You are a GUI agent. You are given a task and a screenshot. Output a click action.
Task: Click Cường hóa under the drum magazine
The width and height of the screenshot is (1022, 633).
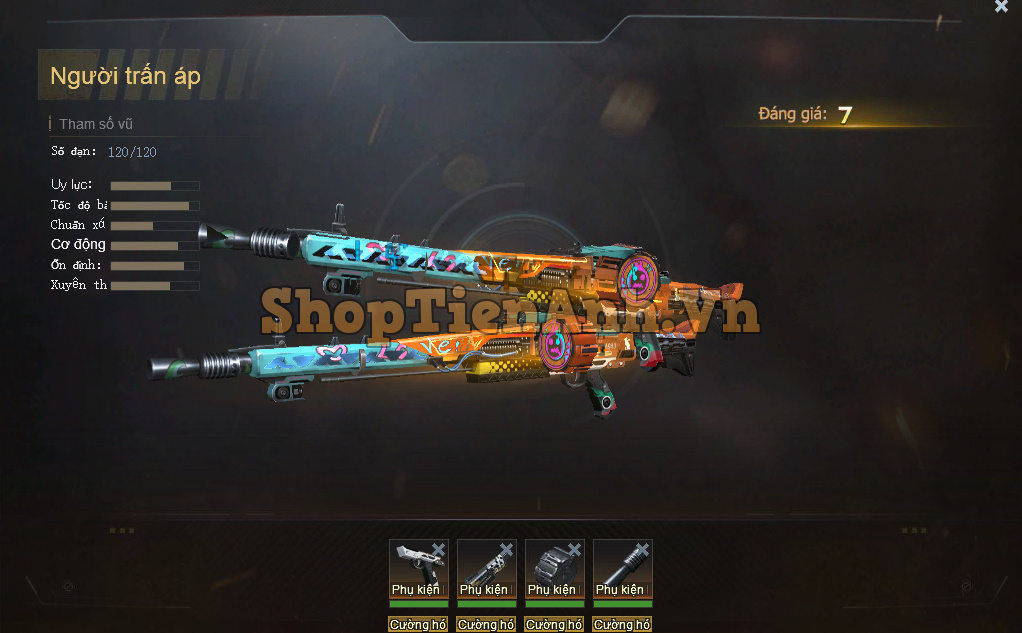[553, 624]
